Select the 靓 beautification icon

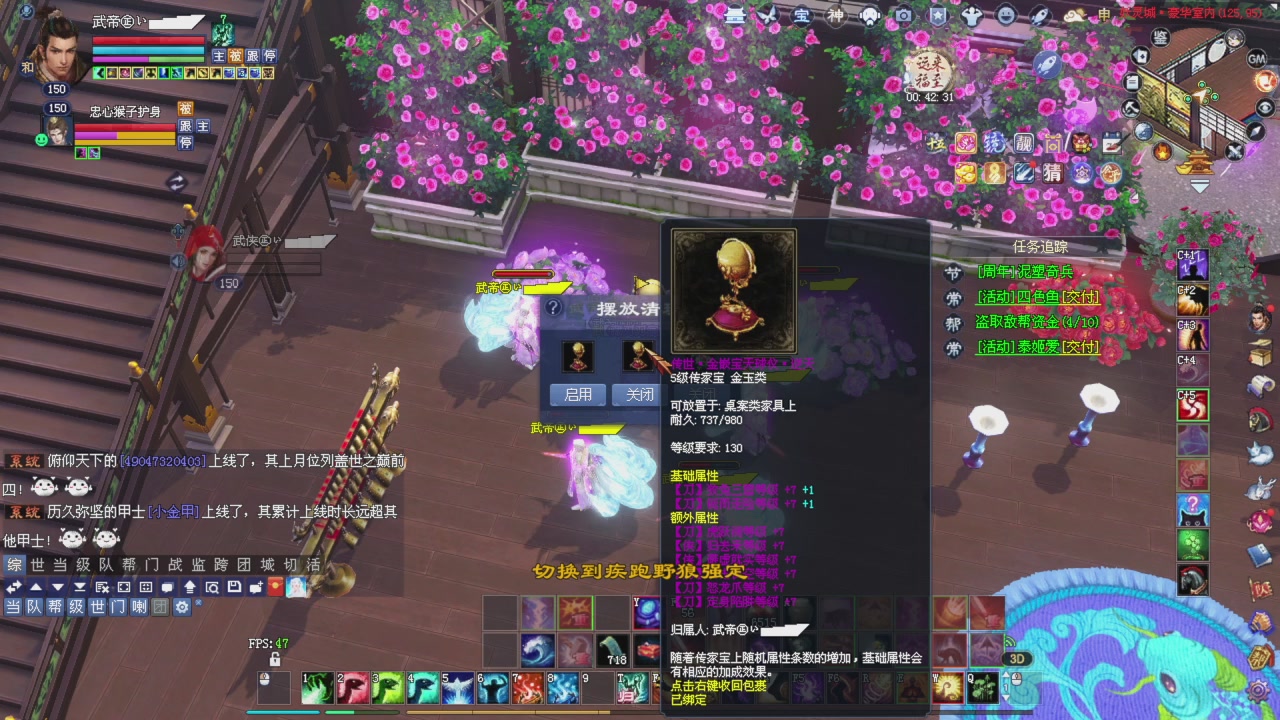(x=1024, y=143)
